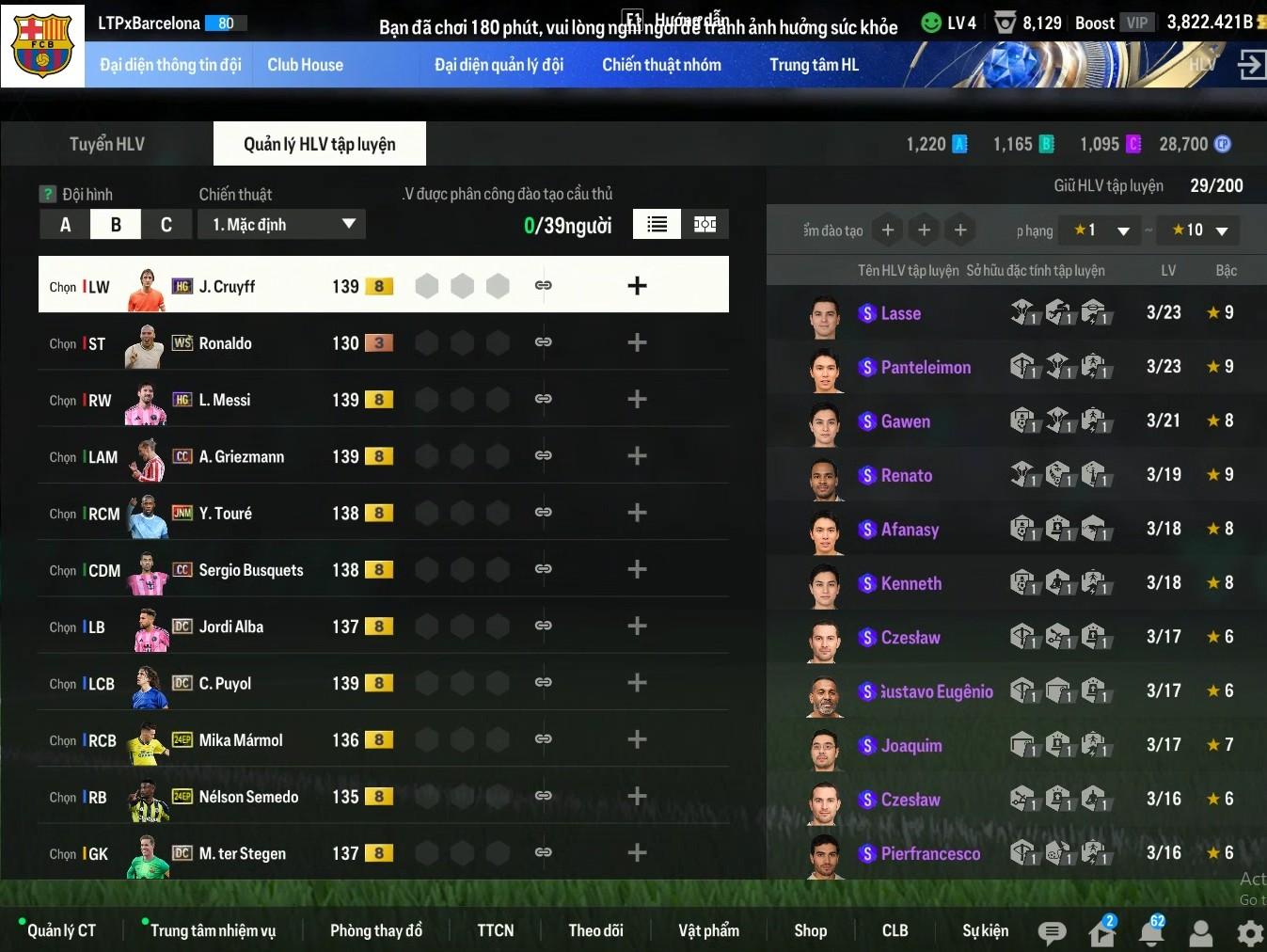The height and width of the screenshot is (952, 1267).
Task: Open the settings gear icon
Action: (1250, 932)
